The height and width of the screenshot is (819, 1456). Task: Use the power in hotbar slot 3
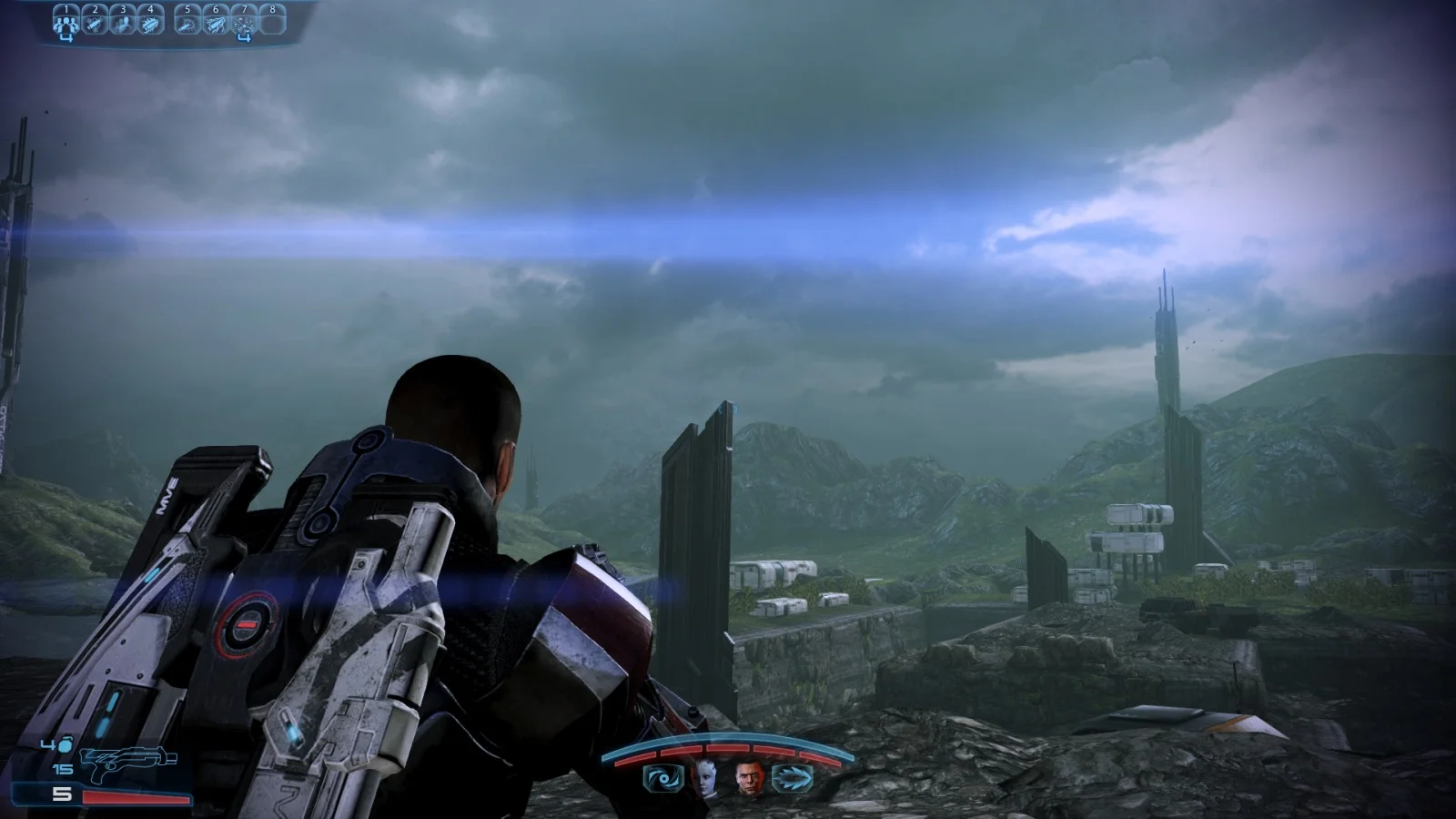coord(123,22)
